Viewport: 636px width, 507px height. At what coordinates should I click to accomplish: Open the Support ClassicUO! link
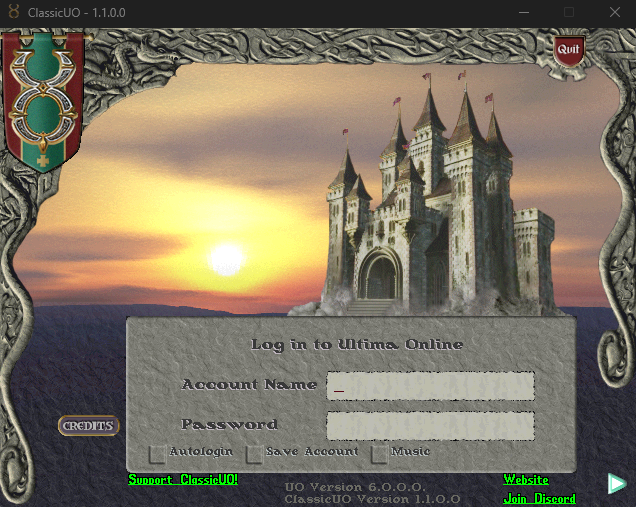tap(183, 480)
